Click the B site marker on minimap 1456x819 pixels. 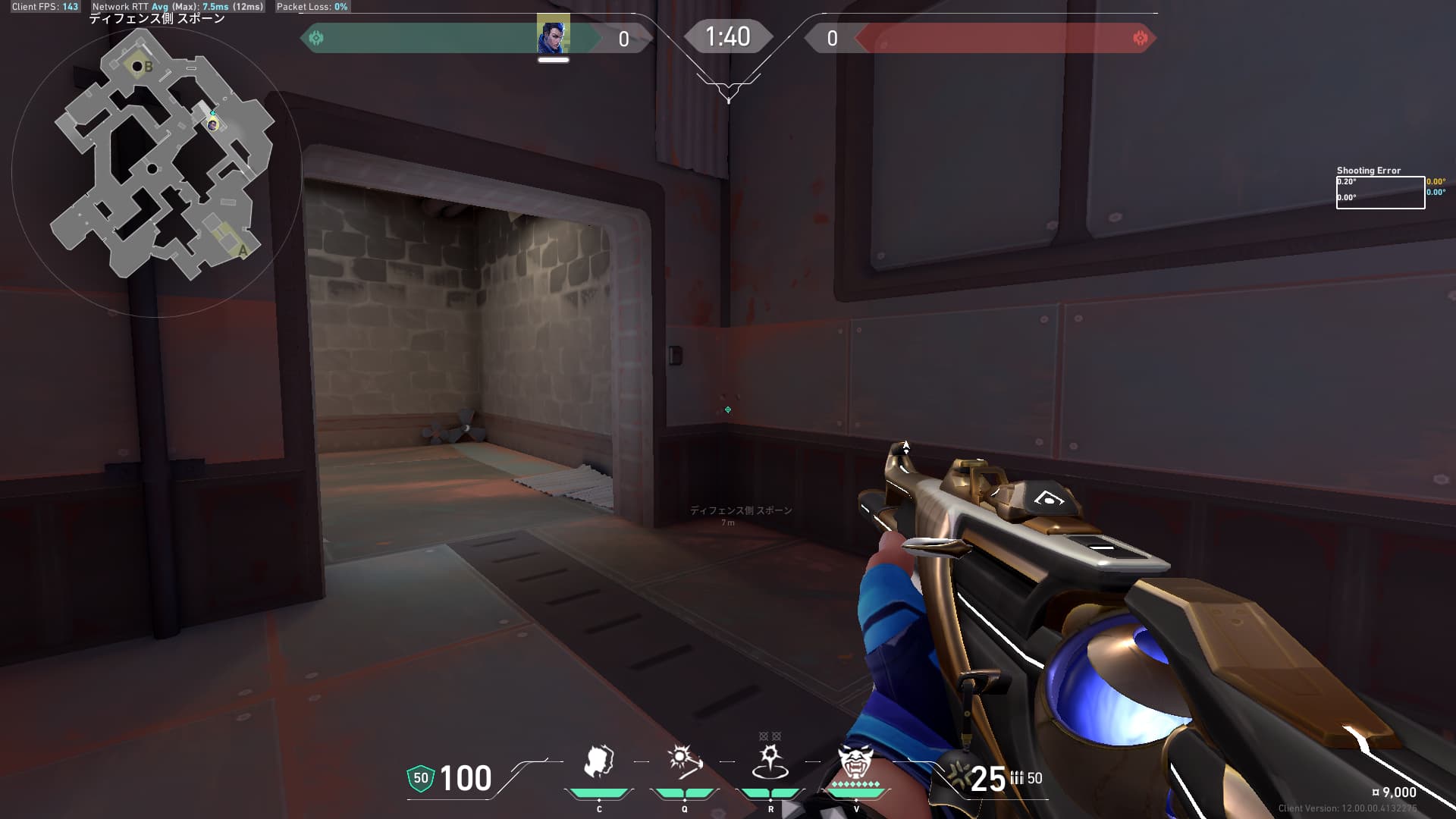[148, 67]
